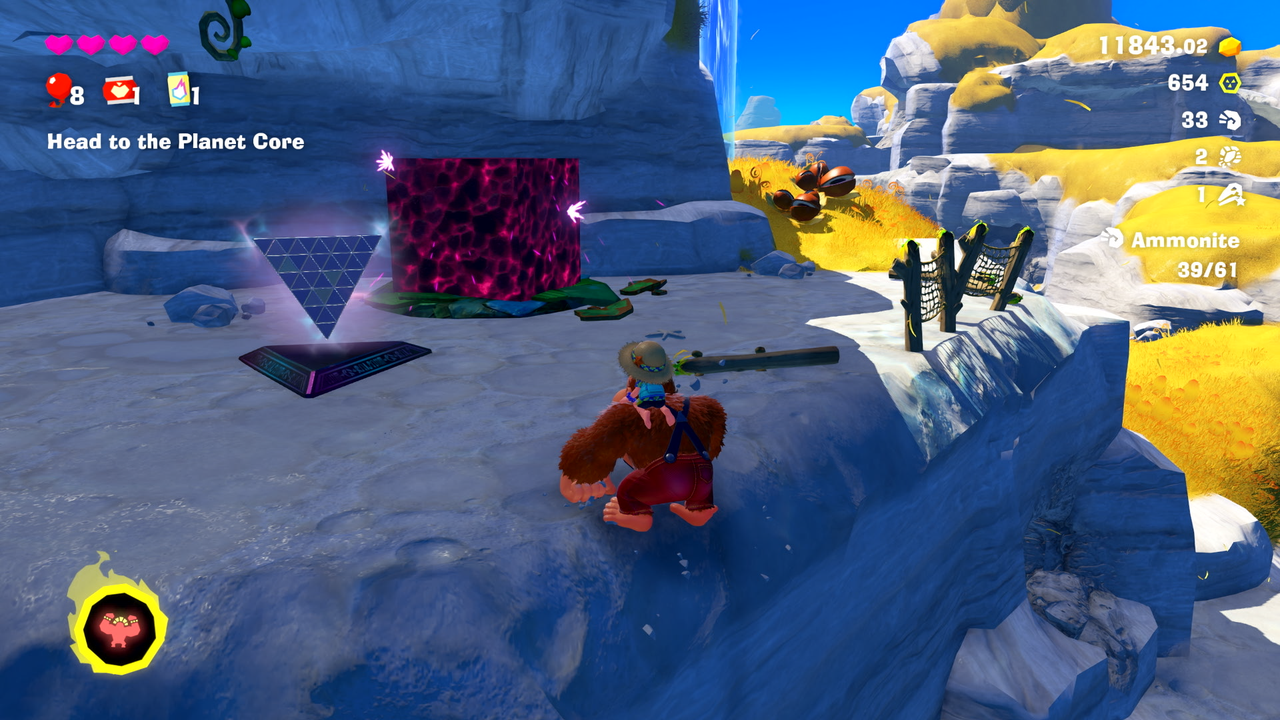Click the gold nugget currency icon
The height and width of the screenshot is (720, 1280).
click(1229, 46)
